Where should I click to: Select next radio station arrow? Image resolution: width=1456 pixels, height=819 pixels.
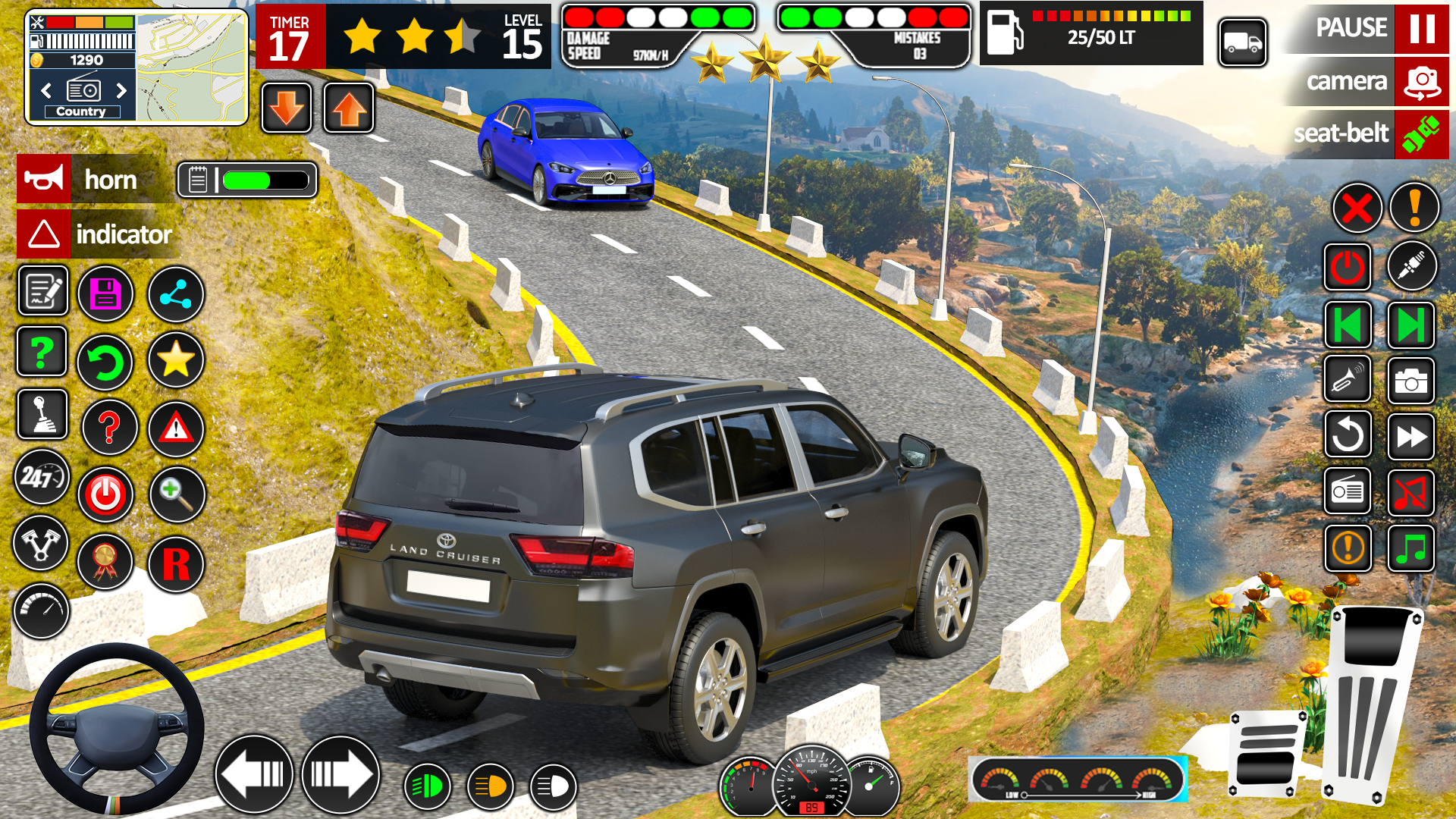point(121,91)
